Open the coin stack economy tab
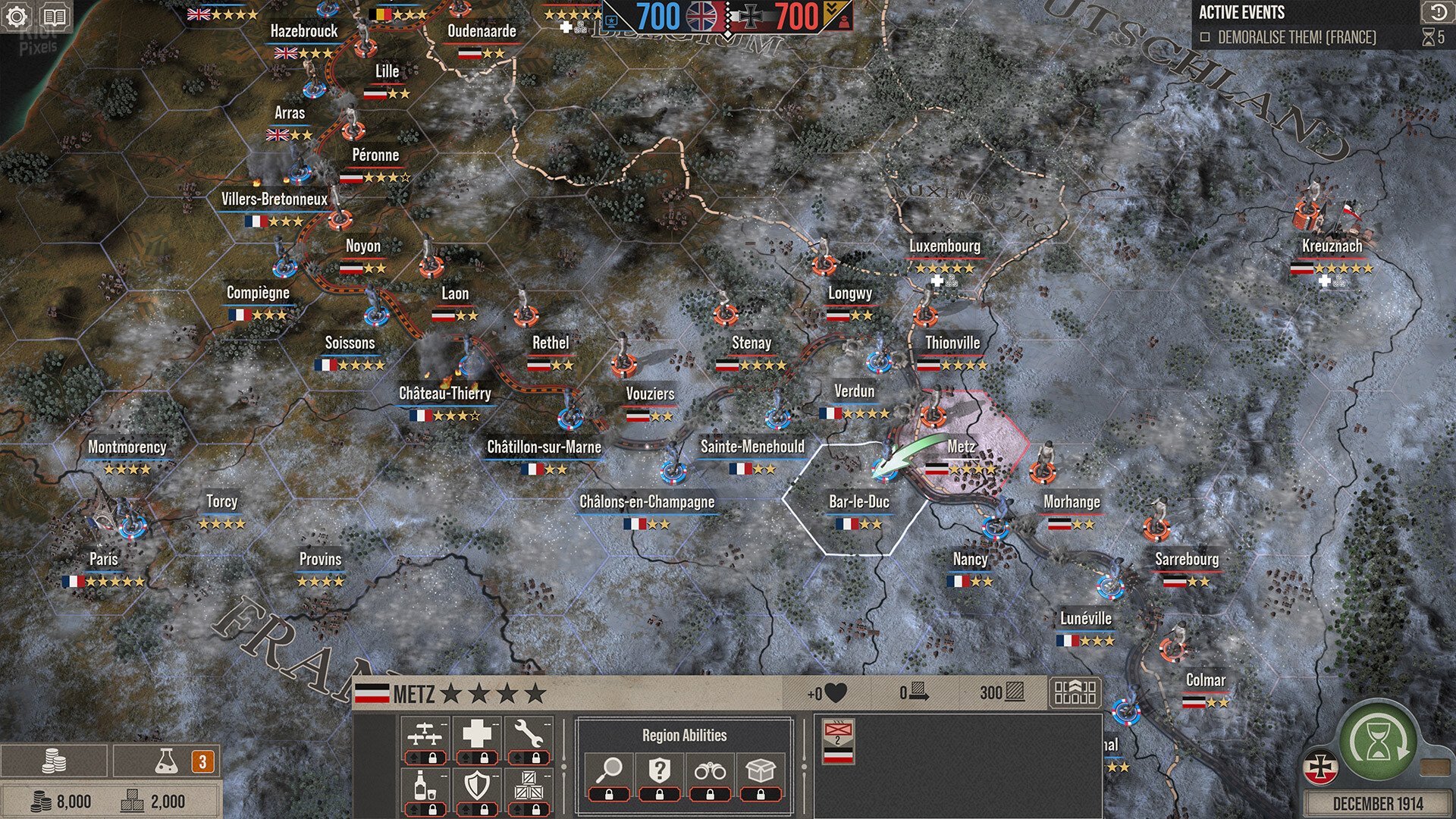Screen dimensions: 1456x819 tap(54, 761)
